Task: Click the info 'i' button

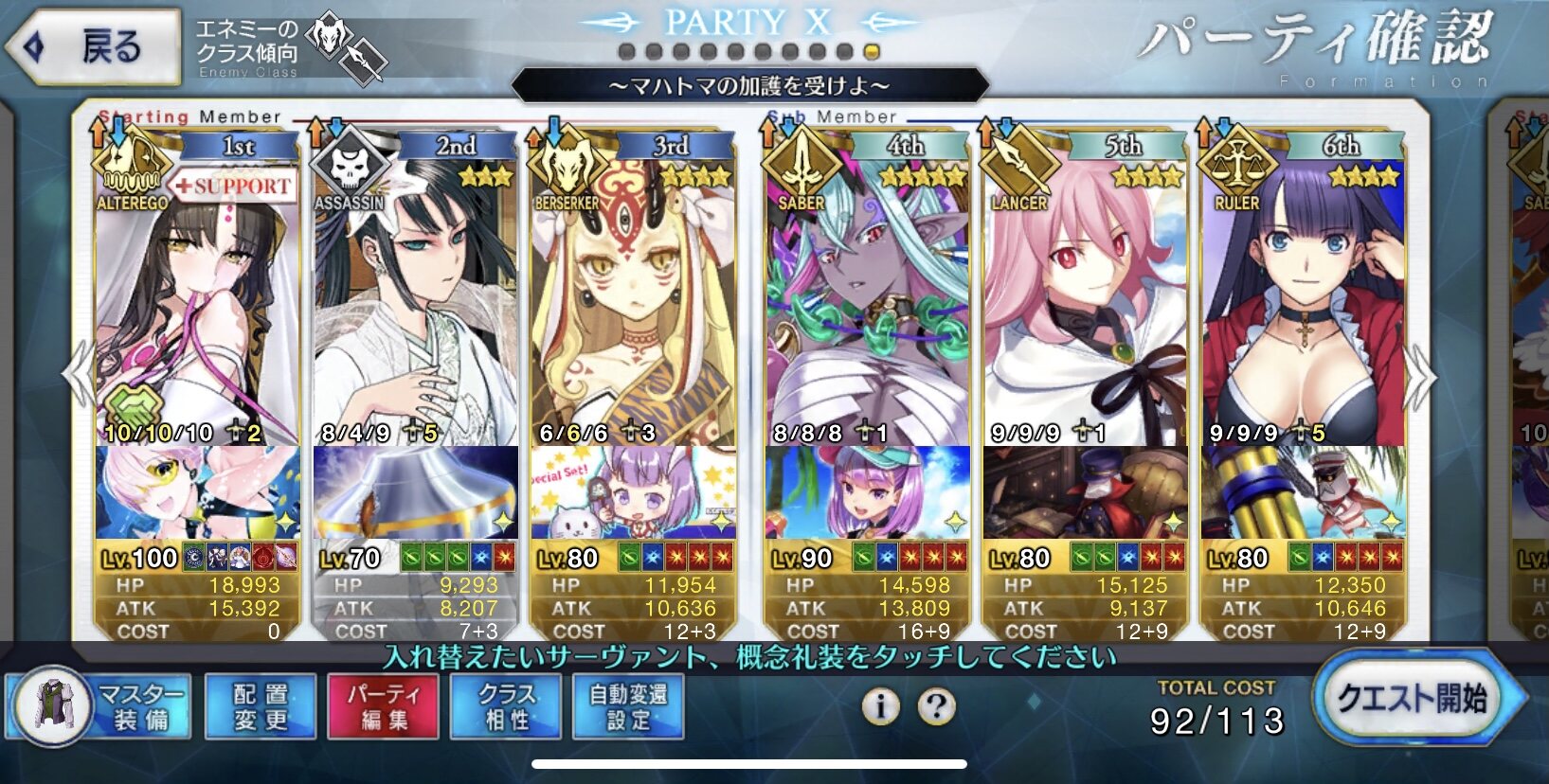Action: 880,706
